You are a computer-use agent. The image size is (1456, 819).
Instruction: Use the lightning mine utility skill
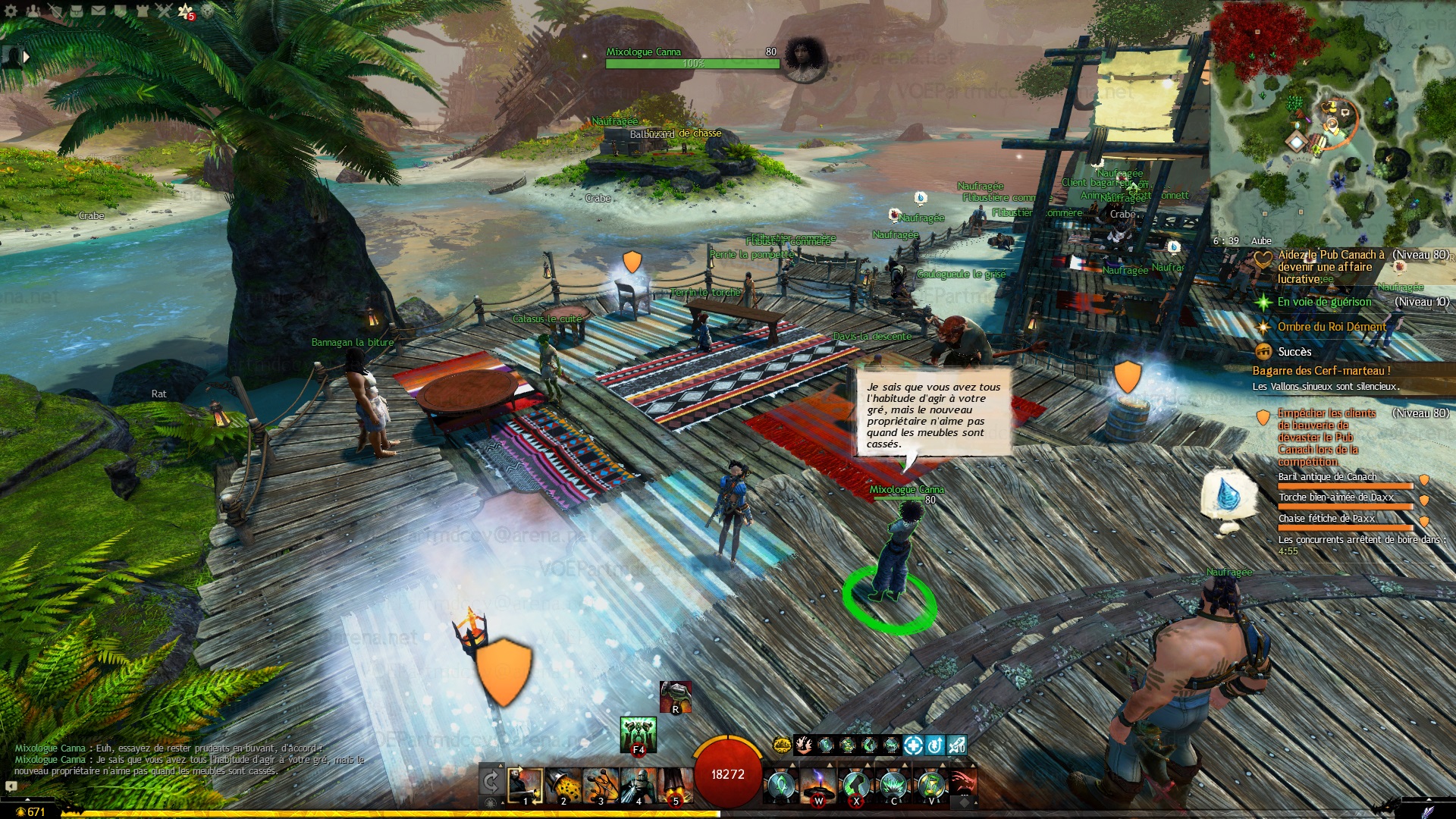pos(818,786)
